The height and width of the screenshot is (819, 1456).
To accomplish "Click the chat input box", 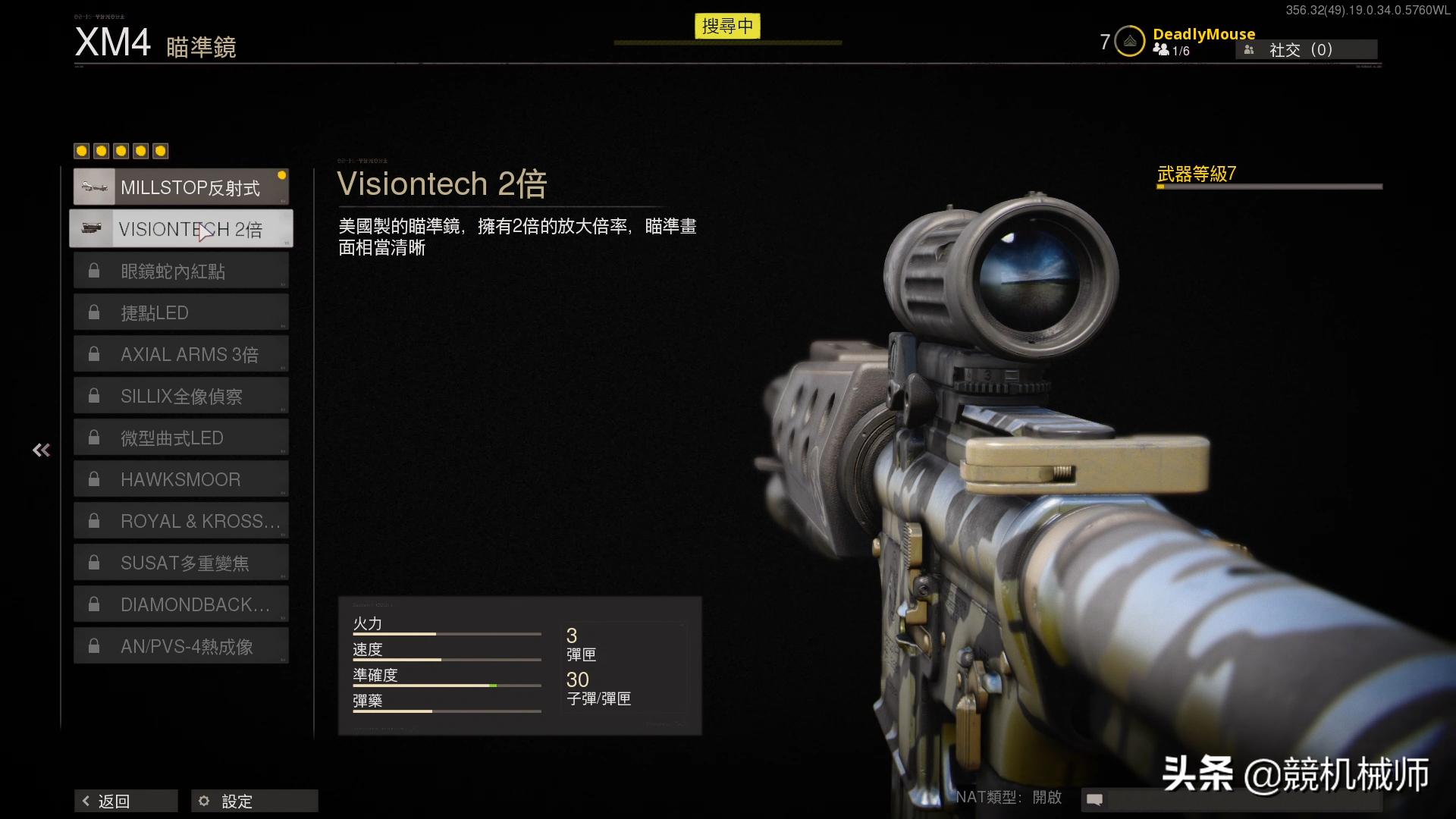I will [x=1244, y=799].
